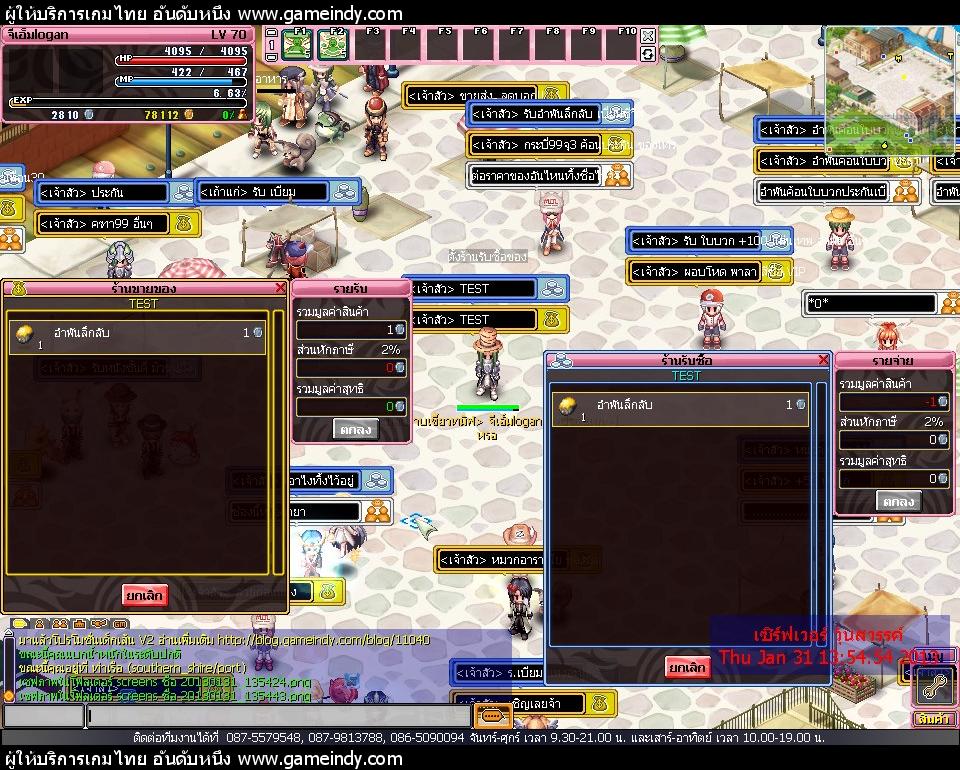Open the wrench settings icon
This screenshot has height=770, width=960.
coord(935,685)
